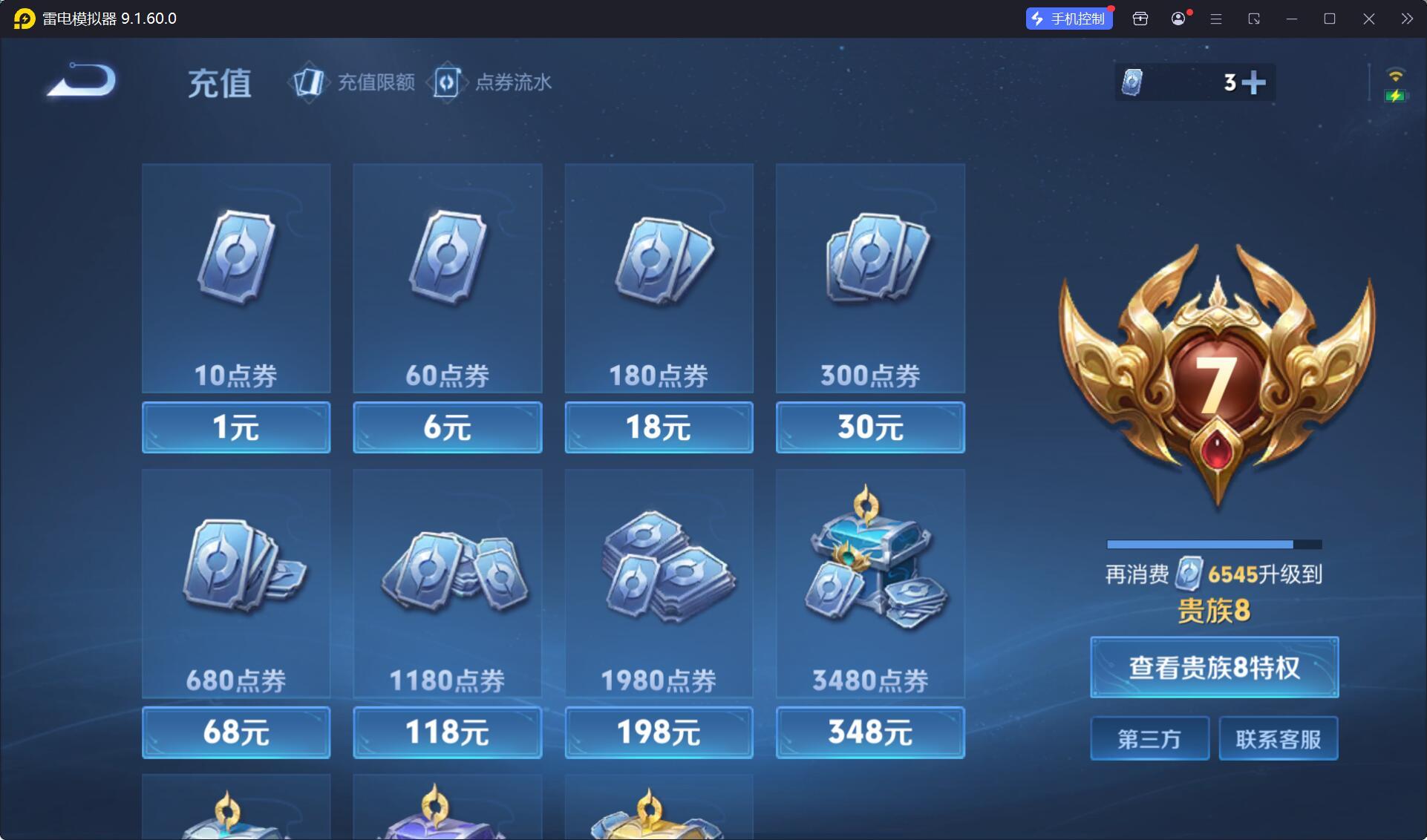The width and height of the screenshot is (1427, 840).
Task: Buy 10 vouchers for 1元
Action: pos(236,427)
